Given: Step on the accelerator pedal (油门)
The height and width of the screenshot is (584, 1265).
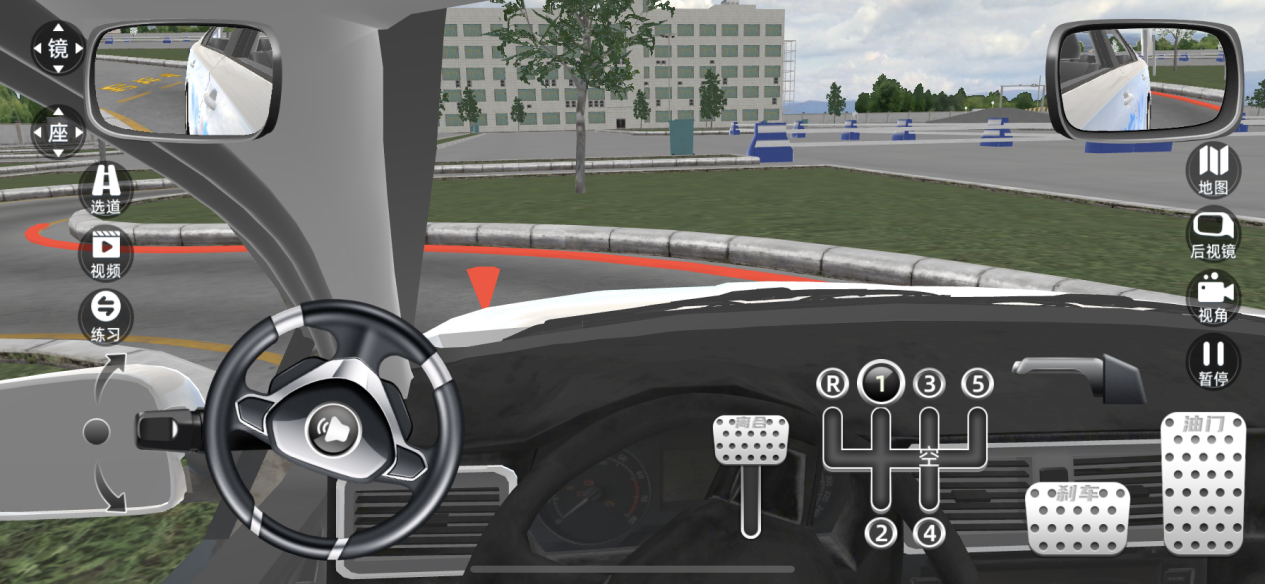Looking at the screenshot, I should pos(1203,482).
